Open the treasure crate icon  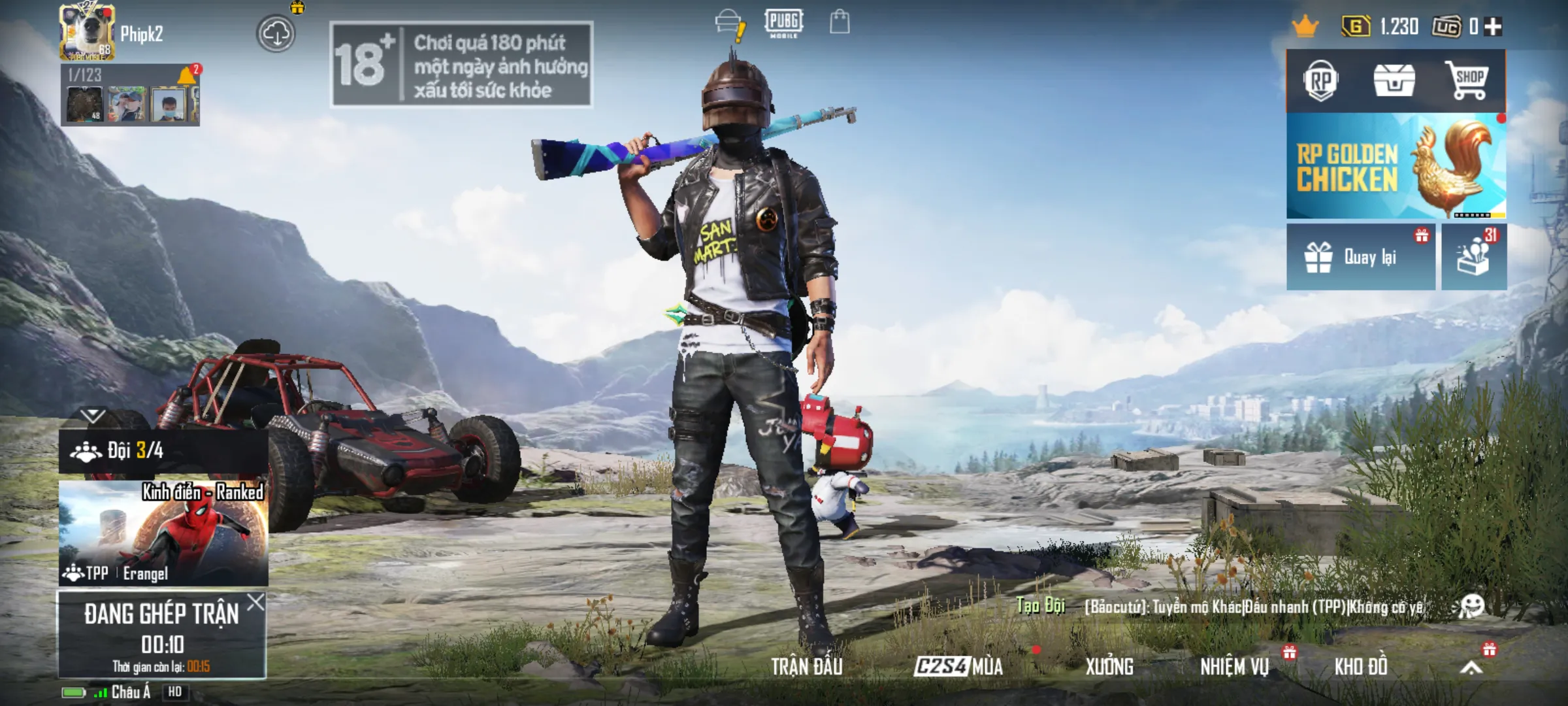(1394, 82)
